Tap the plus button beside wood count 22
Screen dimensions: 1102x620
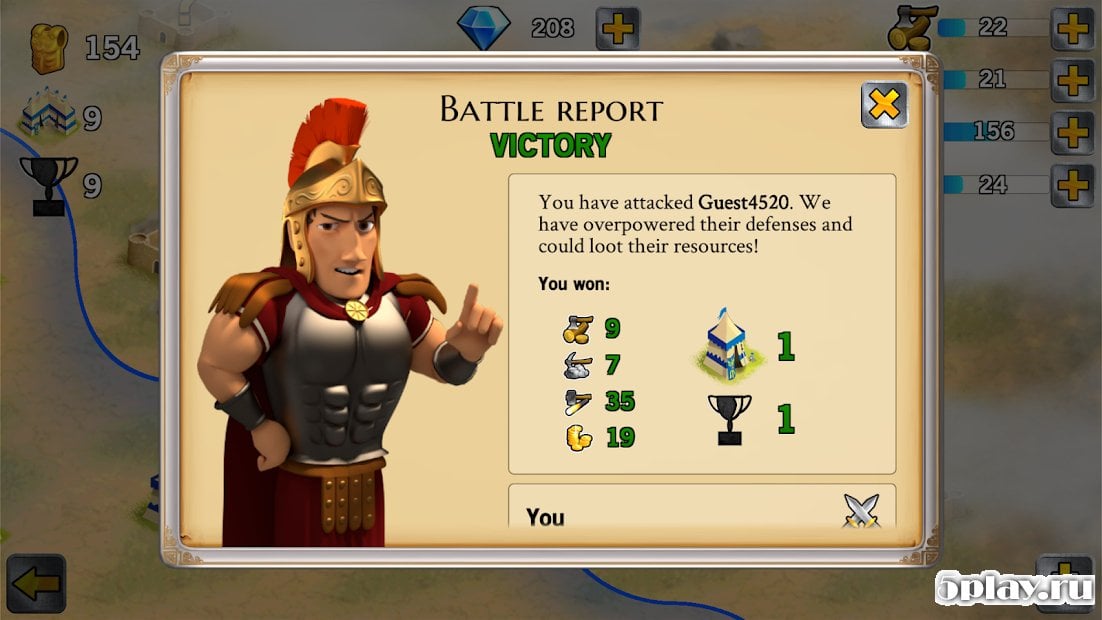pos(1072,28)
